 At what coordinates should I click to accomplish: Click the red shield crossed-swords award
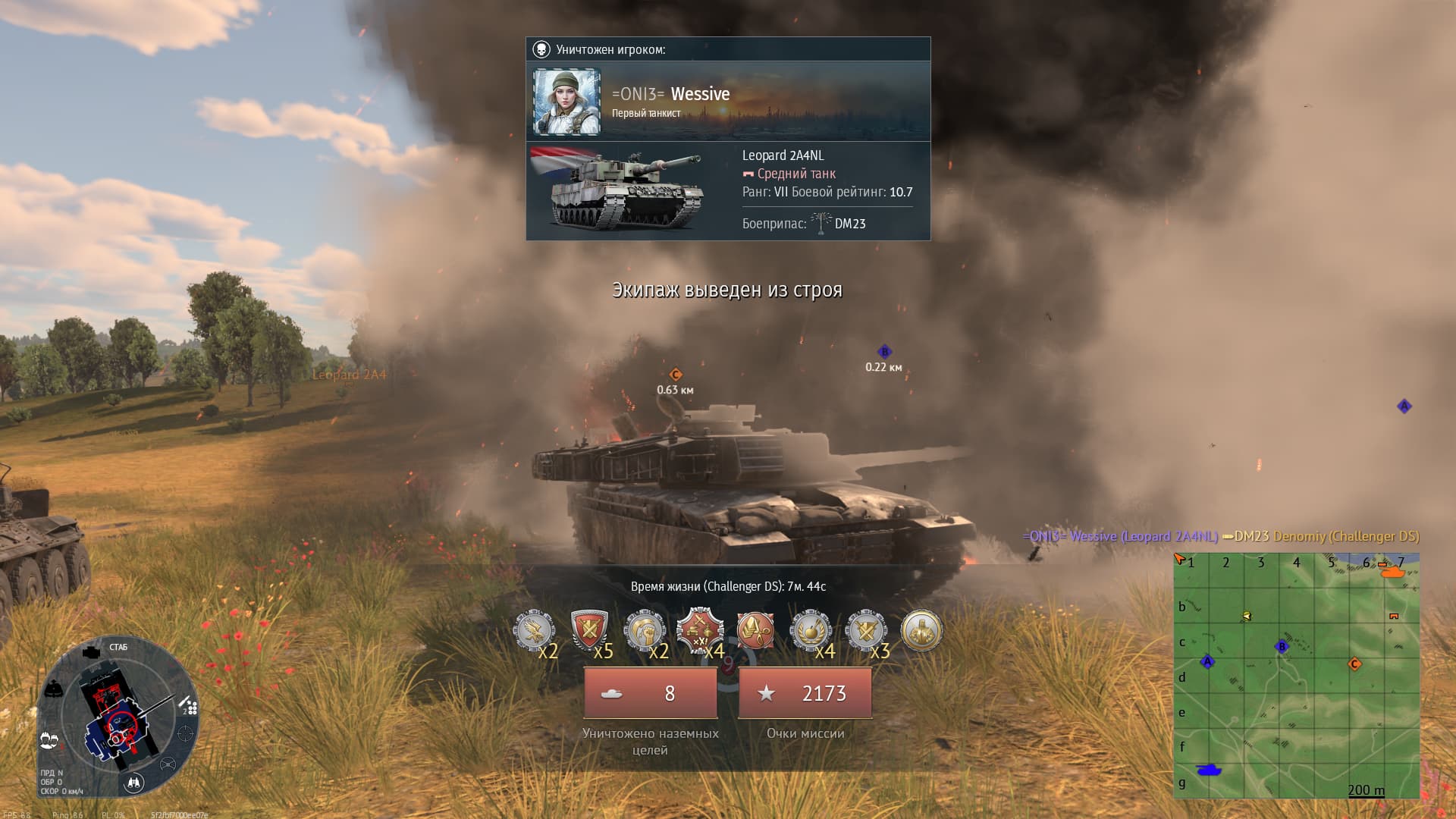(x=589, y=630)
